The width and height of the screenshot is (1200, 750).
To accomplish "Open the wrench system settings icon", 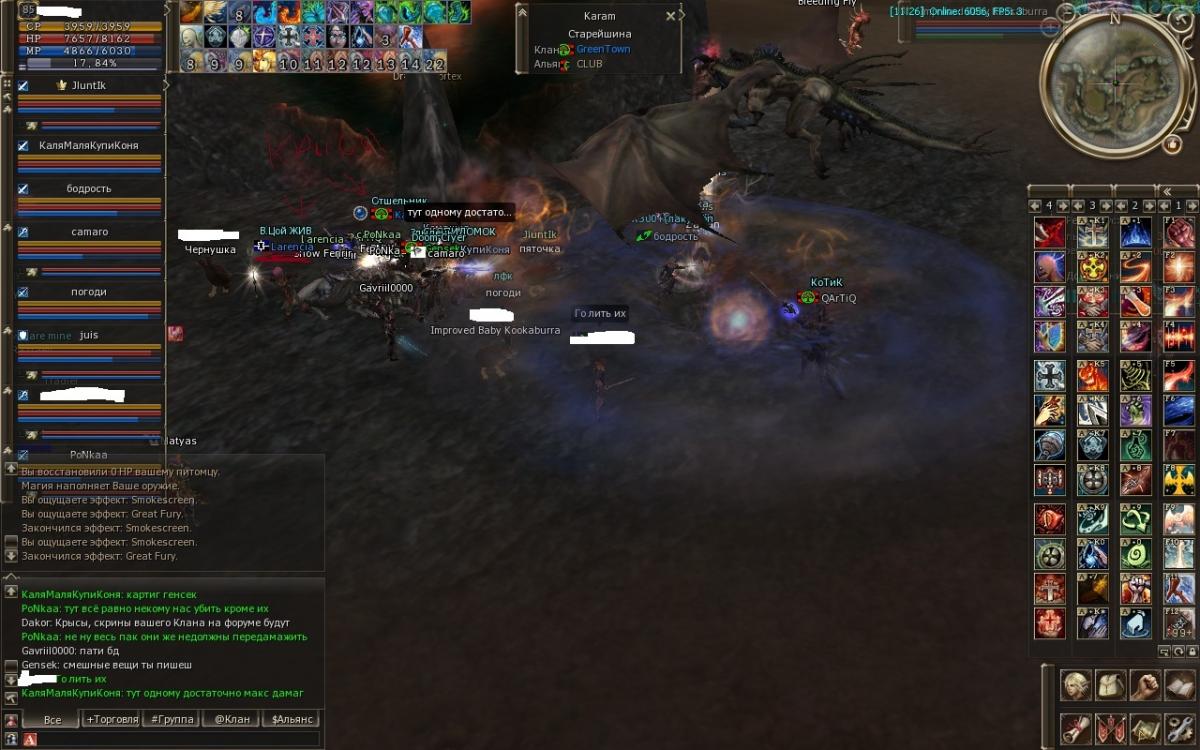I will [x=1178, y=728].
